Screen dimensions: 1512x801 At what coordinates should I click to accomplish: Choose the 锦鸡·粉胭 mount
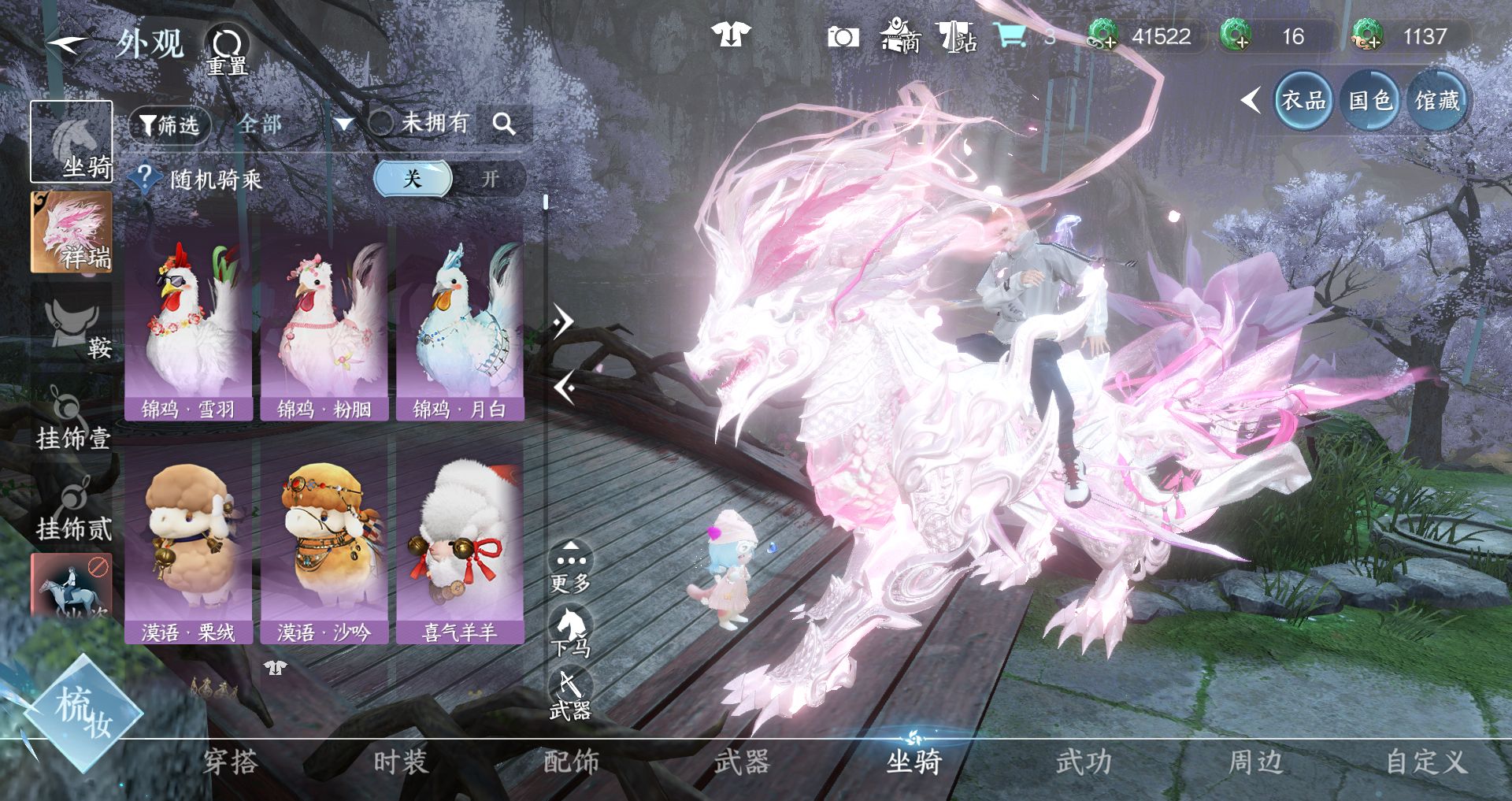[x=324, y=321]
